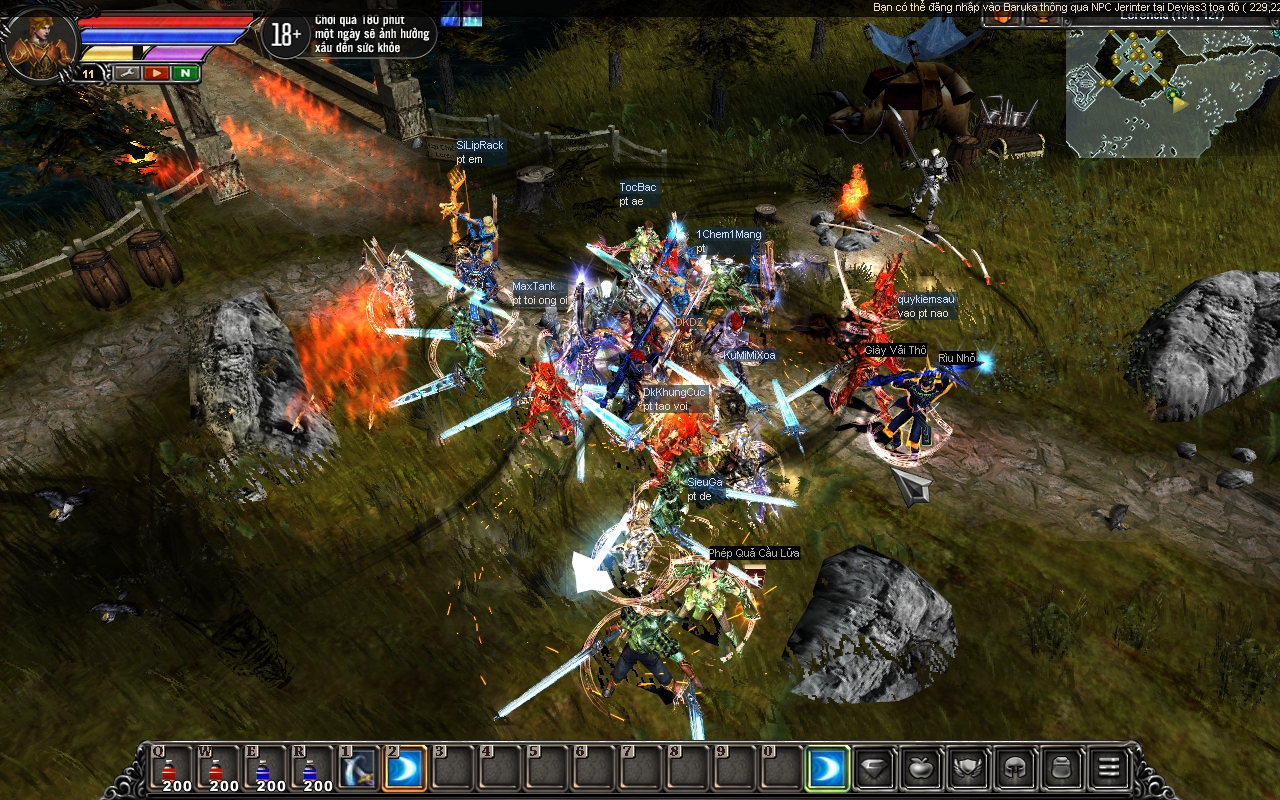Screen dimensions: 1280x800
Task: Click the helmet icon on the bottom bar
Action: pyautogui.click(x=1014, y=769)
